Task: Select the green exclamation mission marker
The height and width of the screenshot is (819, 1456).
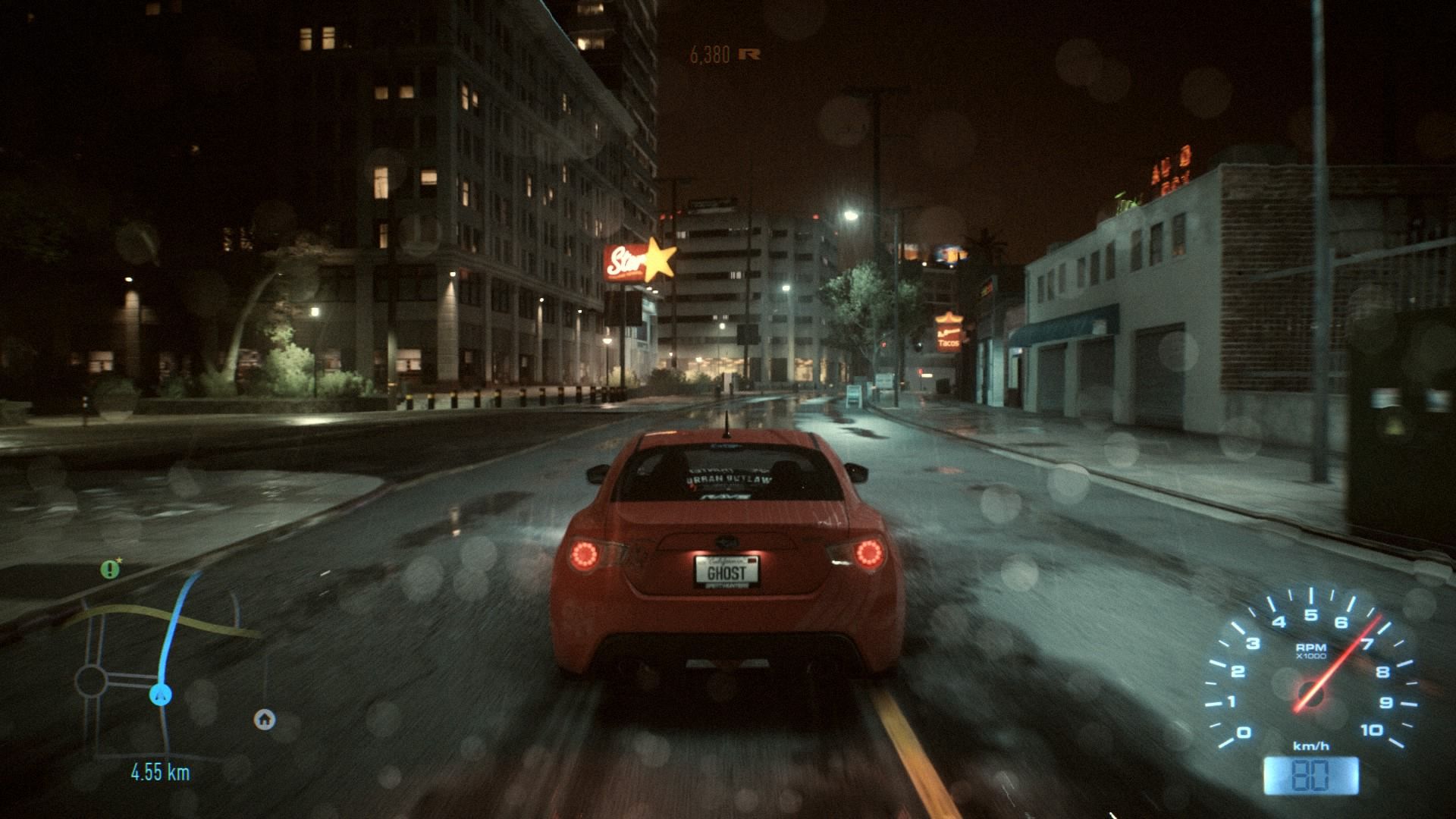Action: click(x=111, y=569)
